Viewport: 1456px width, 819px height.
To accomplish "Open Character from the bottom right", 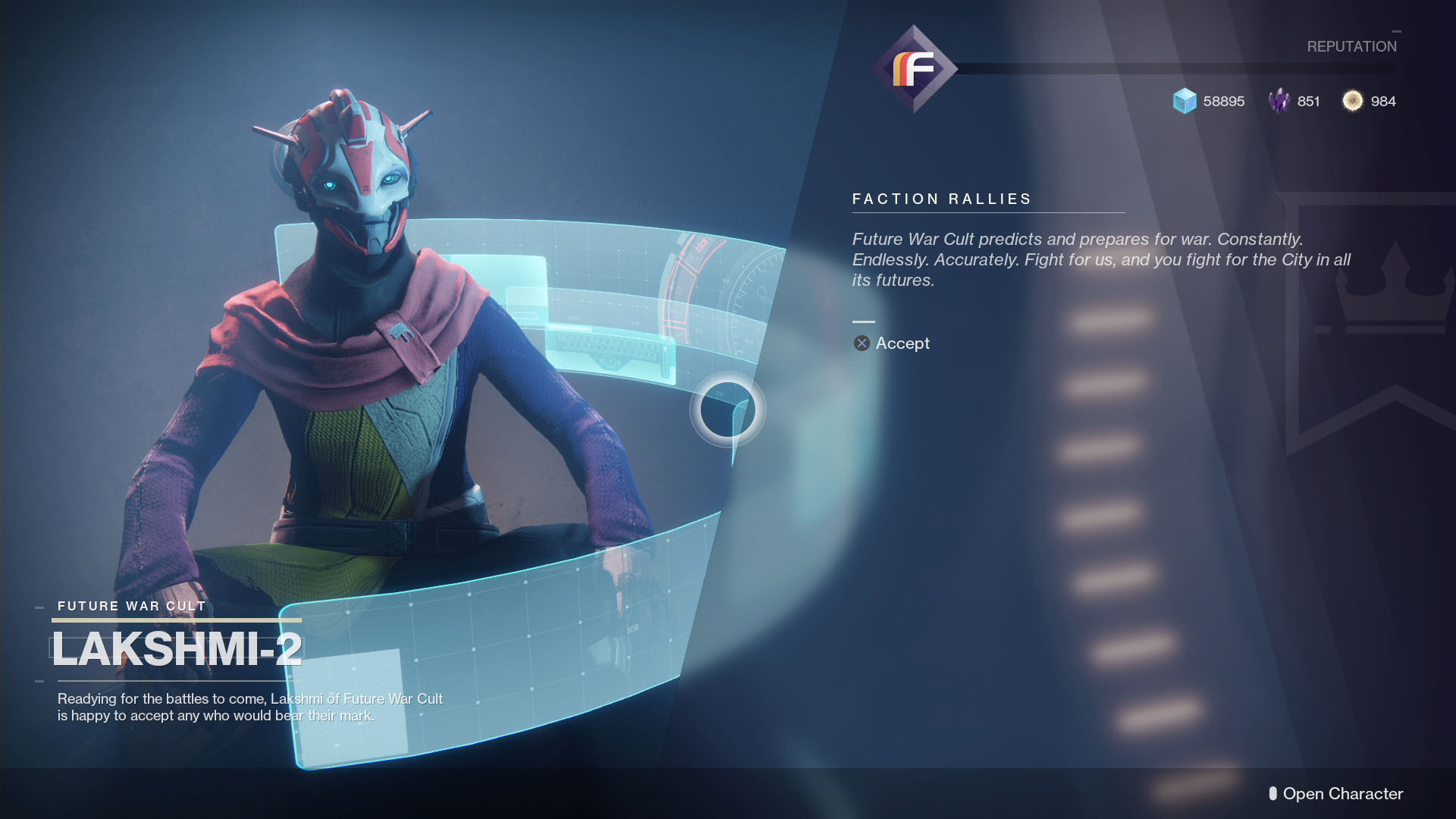I will point(1342,793).
